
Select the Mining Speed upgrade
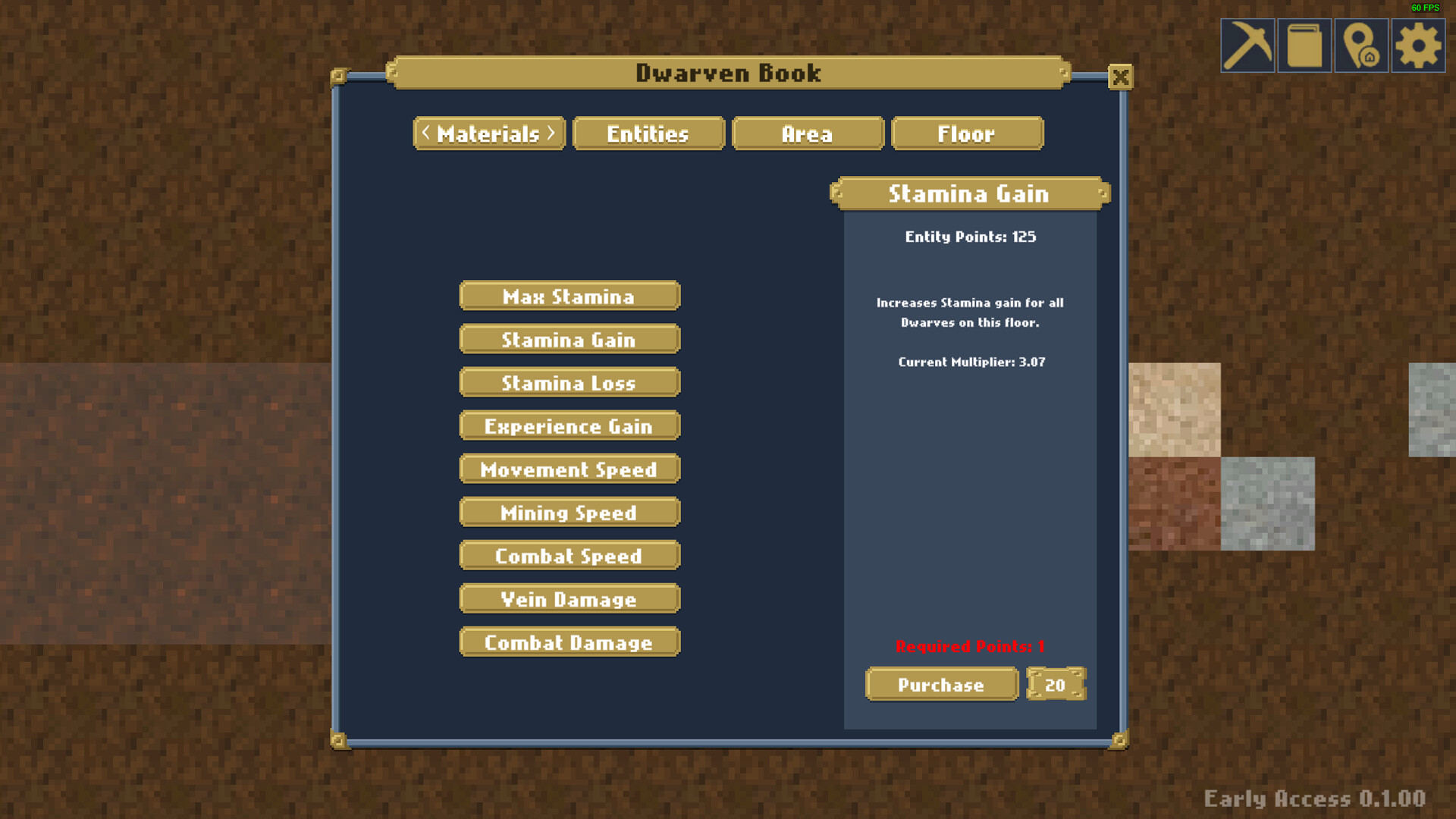point(569,513)
